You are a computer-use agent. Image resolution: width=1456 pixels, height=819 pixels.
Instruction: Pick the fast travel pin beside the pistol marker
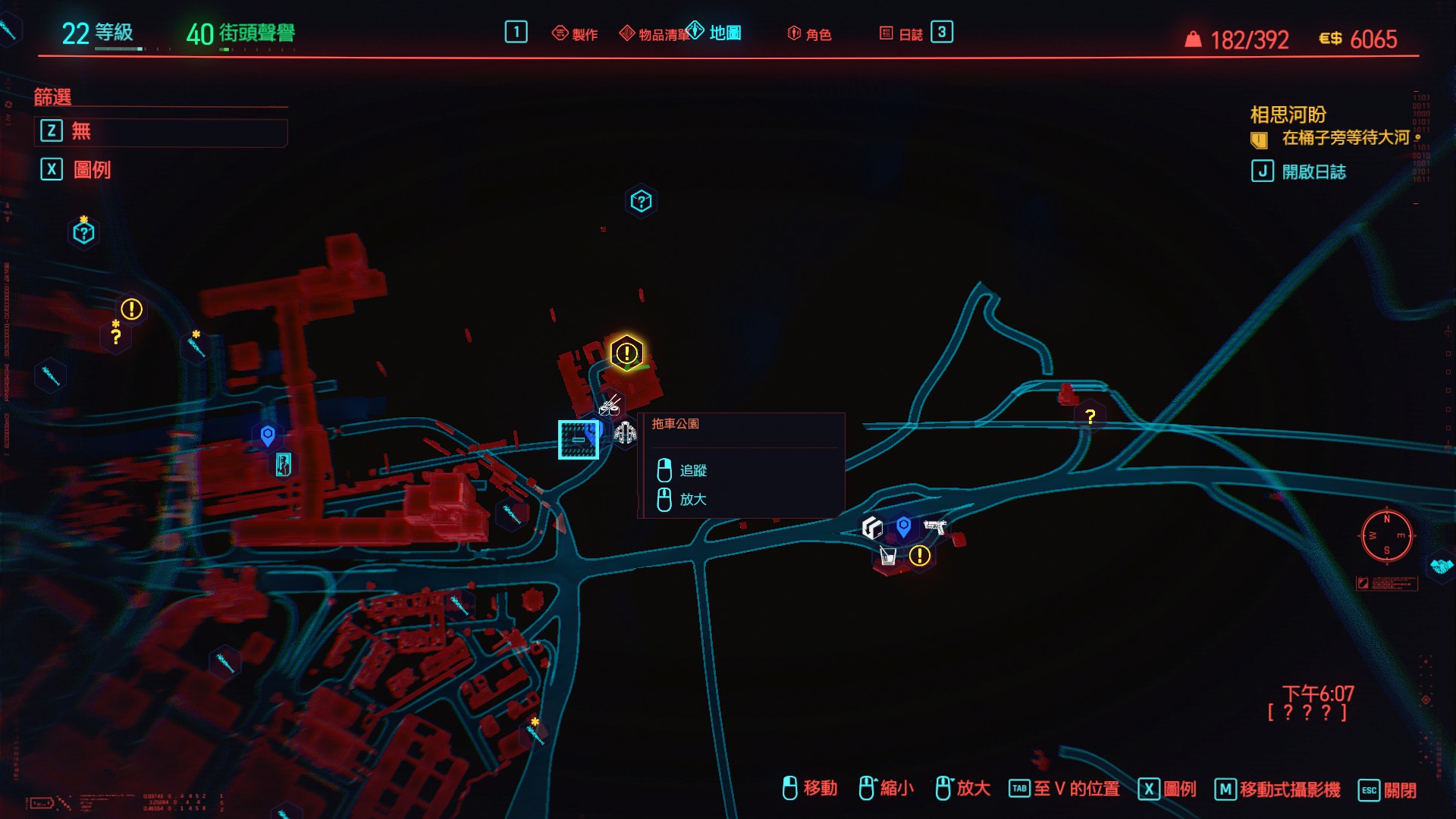coord(903,526)
